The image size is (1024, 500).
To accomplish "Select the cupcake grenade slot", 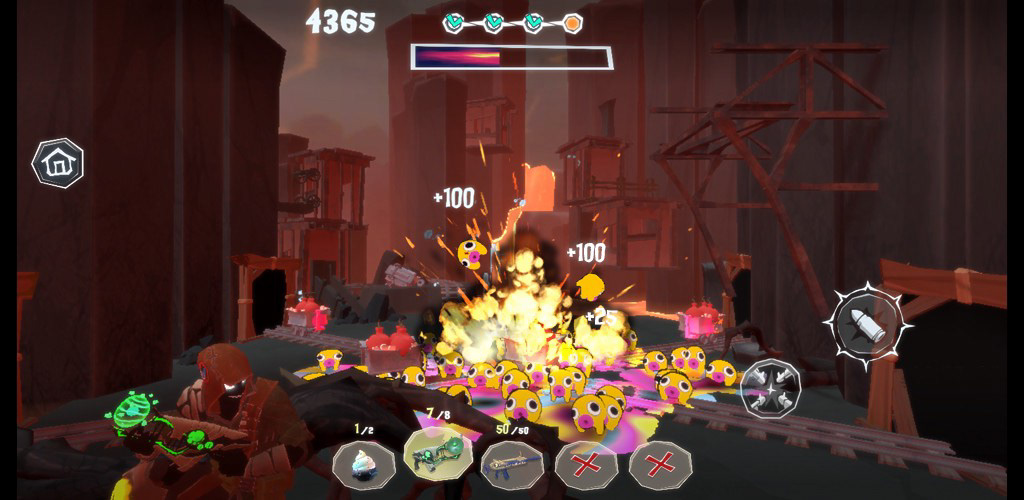I will (364, 463).
